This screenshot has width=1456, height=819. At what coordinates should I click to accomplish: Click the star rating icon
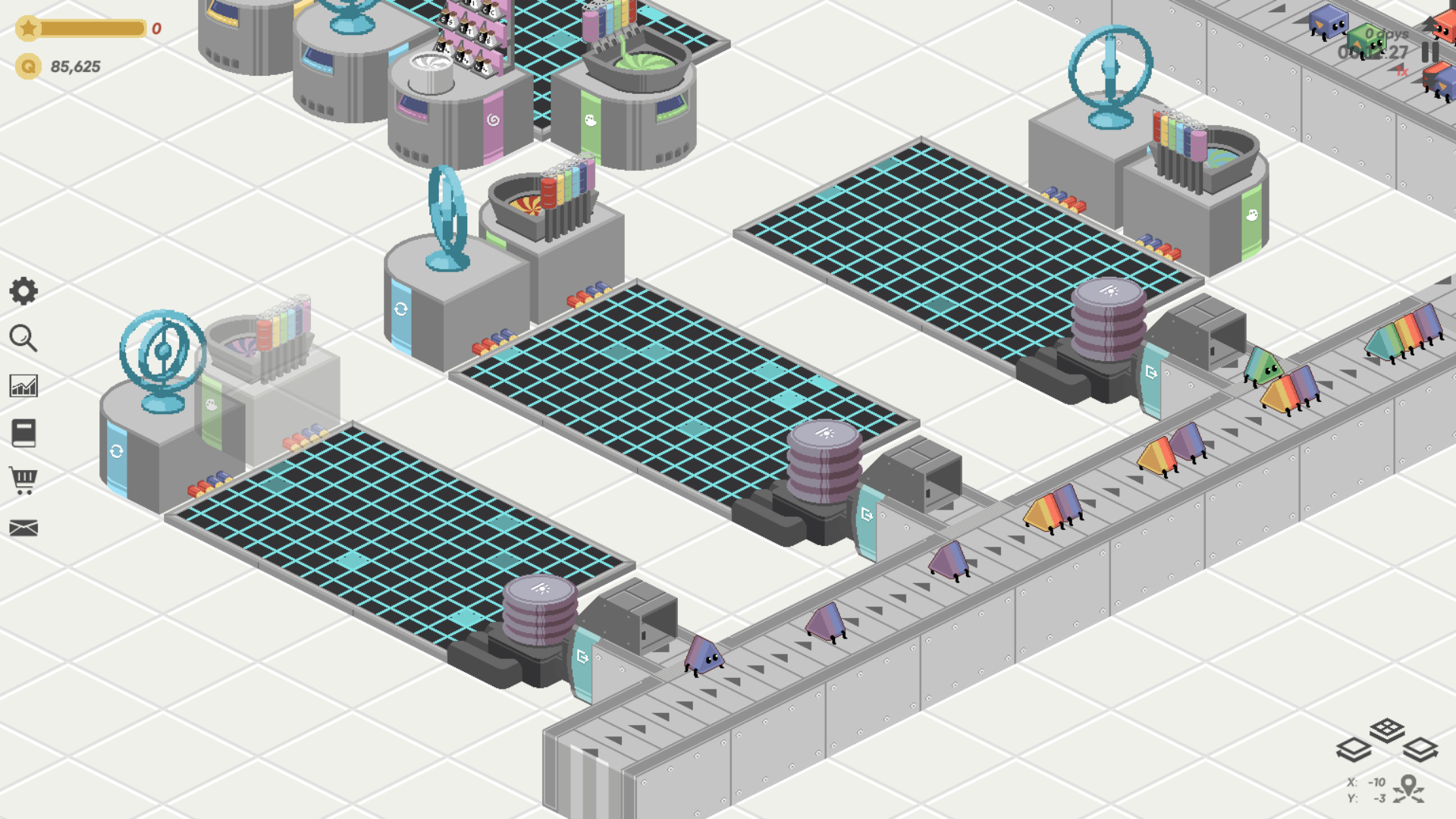point(28,29)
